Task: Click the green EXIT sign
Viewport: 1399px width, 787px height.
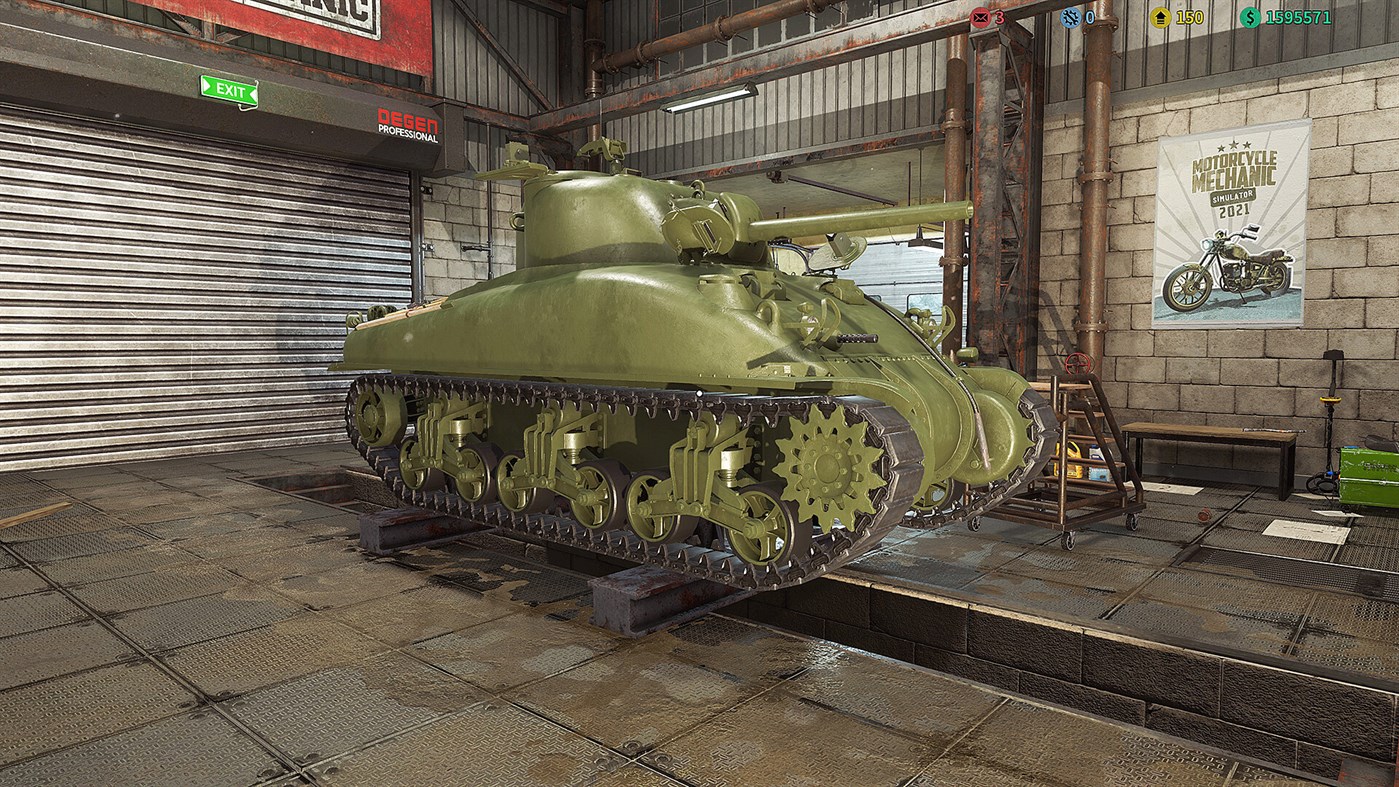Action: (229, 89)
